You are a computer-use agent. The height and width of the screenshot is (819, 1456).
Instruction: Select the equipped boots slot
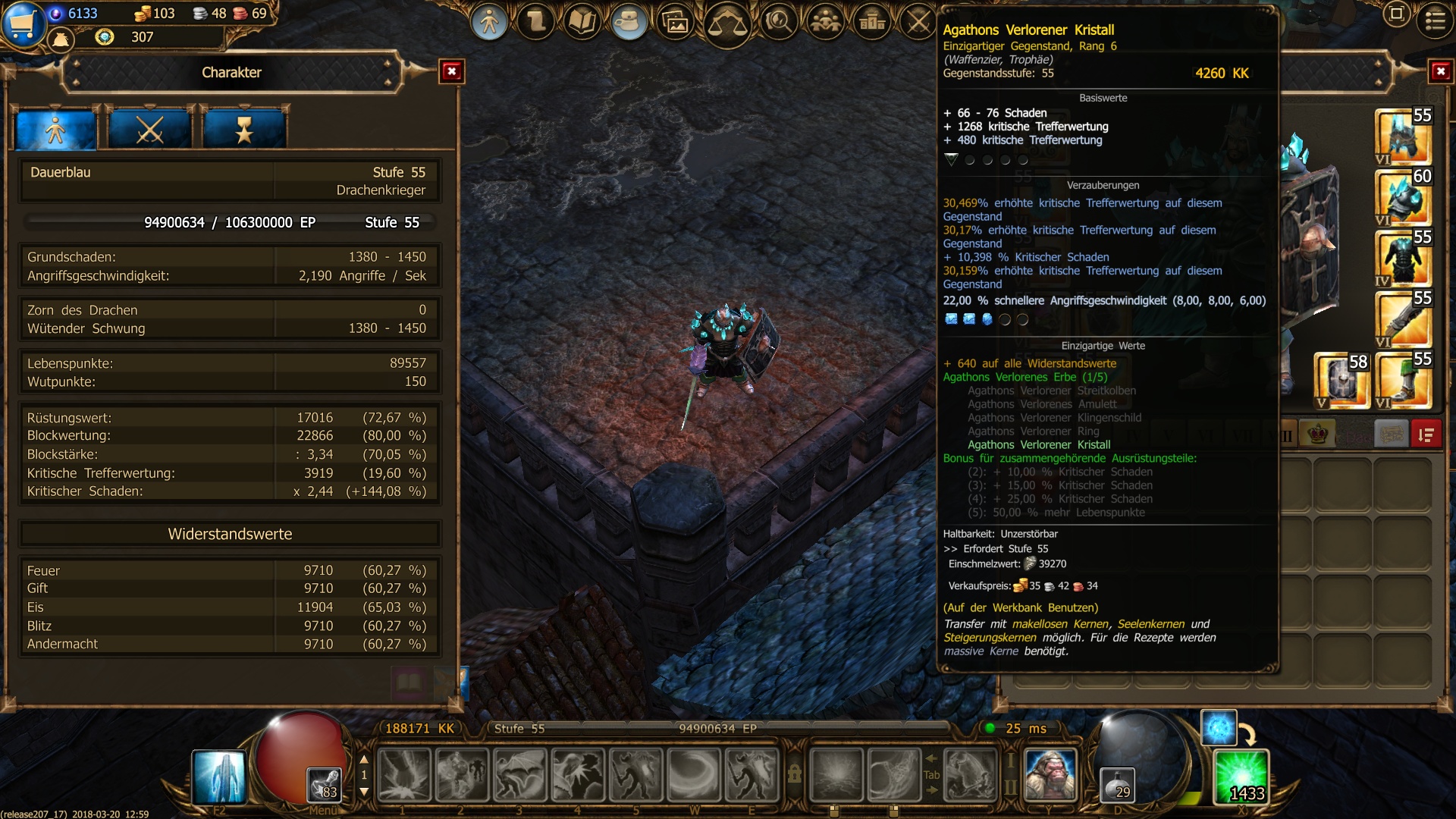point(1403,379)
